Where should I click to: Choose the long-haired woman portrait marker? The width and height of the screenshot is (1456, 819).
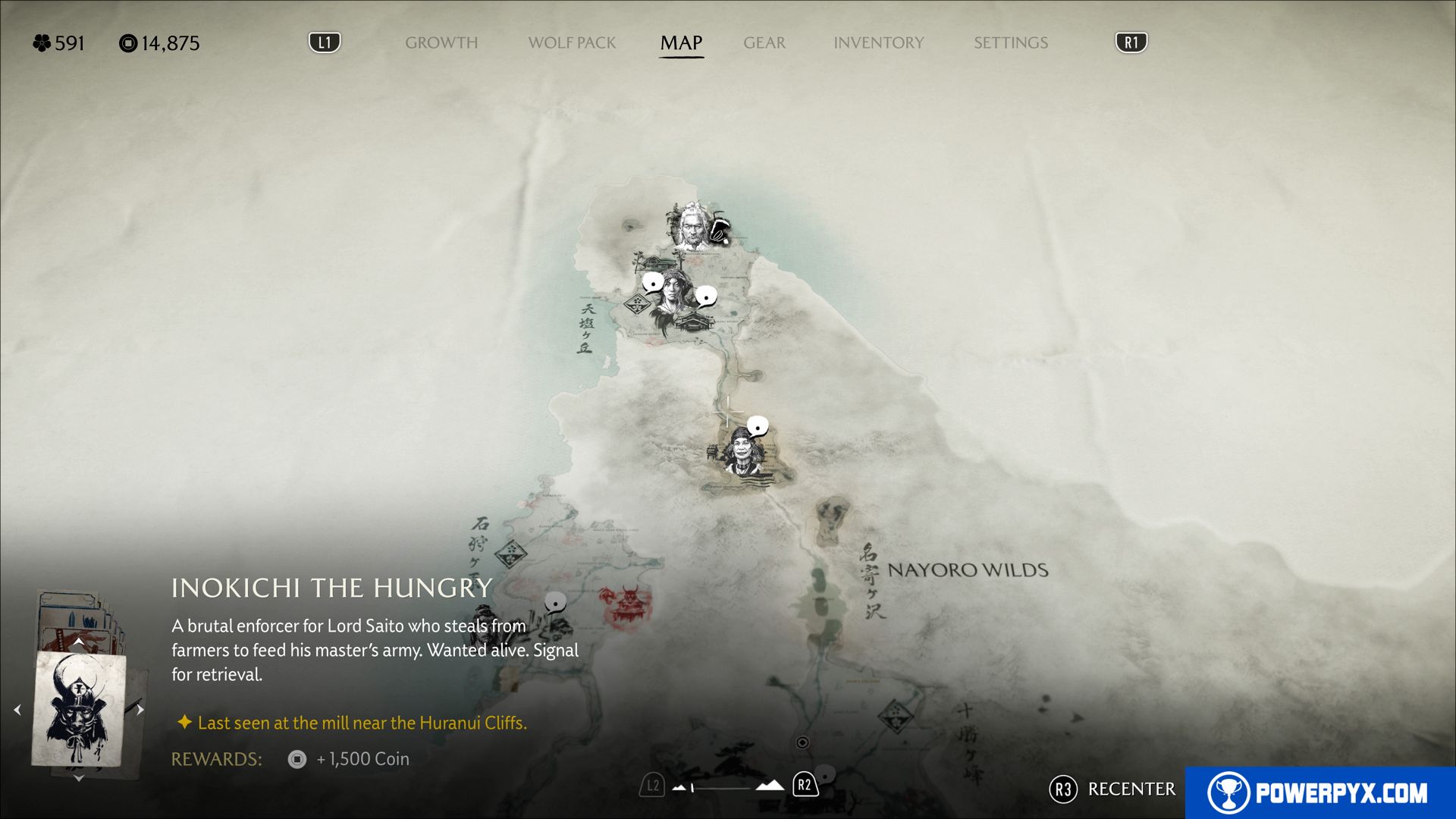[x=672, y=300]
